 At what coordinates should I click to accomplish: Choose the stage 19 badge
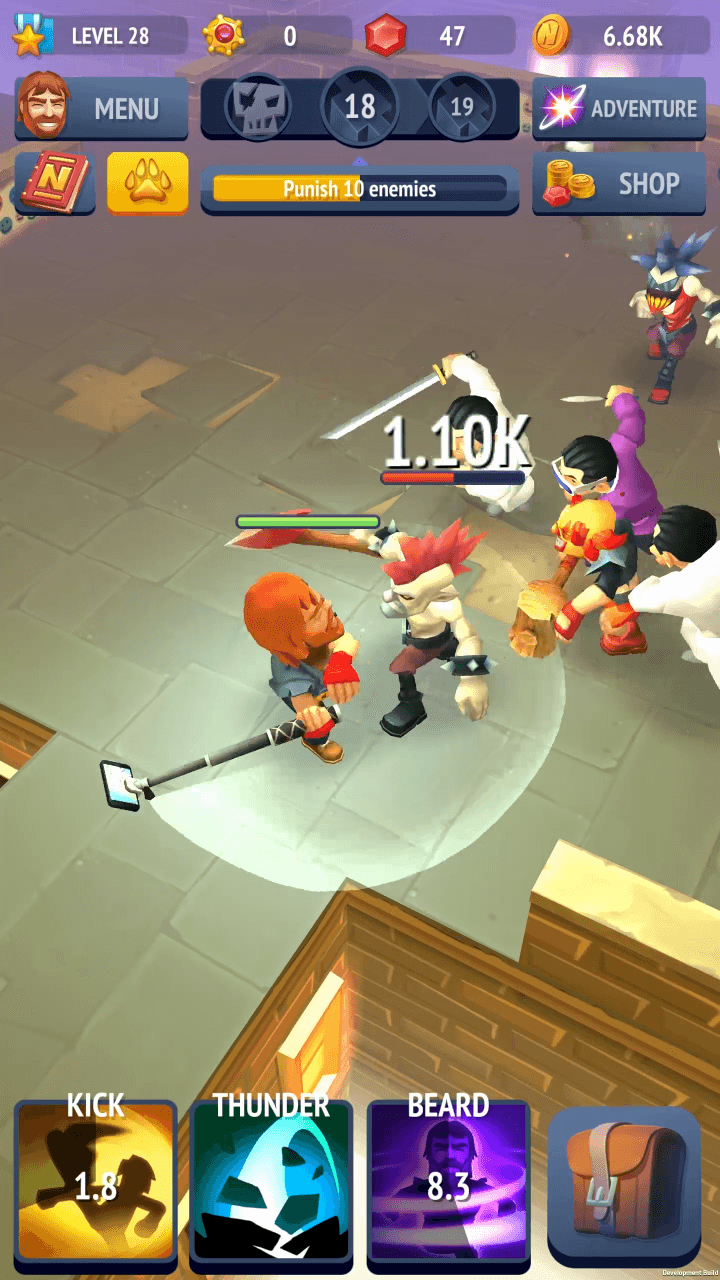tap(462, 106)
